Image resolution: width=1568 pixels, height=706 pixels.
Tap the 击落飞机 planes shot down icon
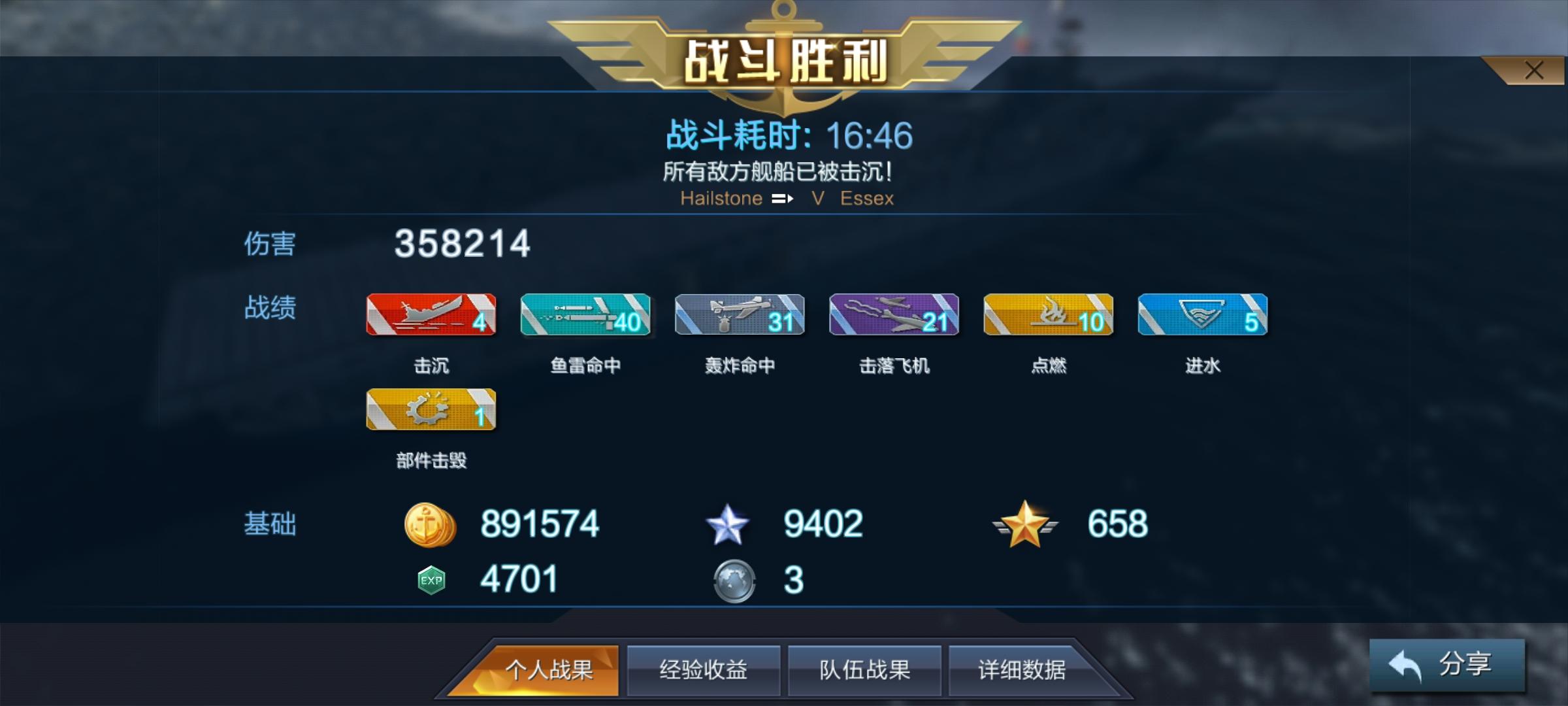click(894, 316)
